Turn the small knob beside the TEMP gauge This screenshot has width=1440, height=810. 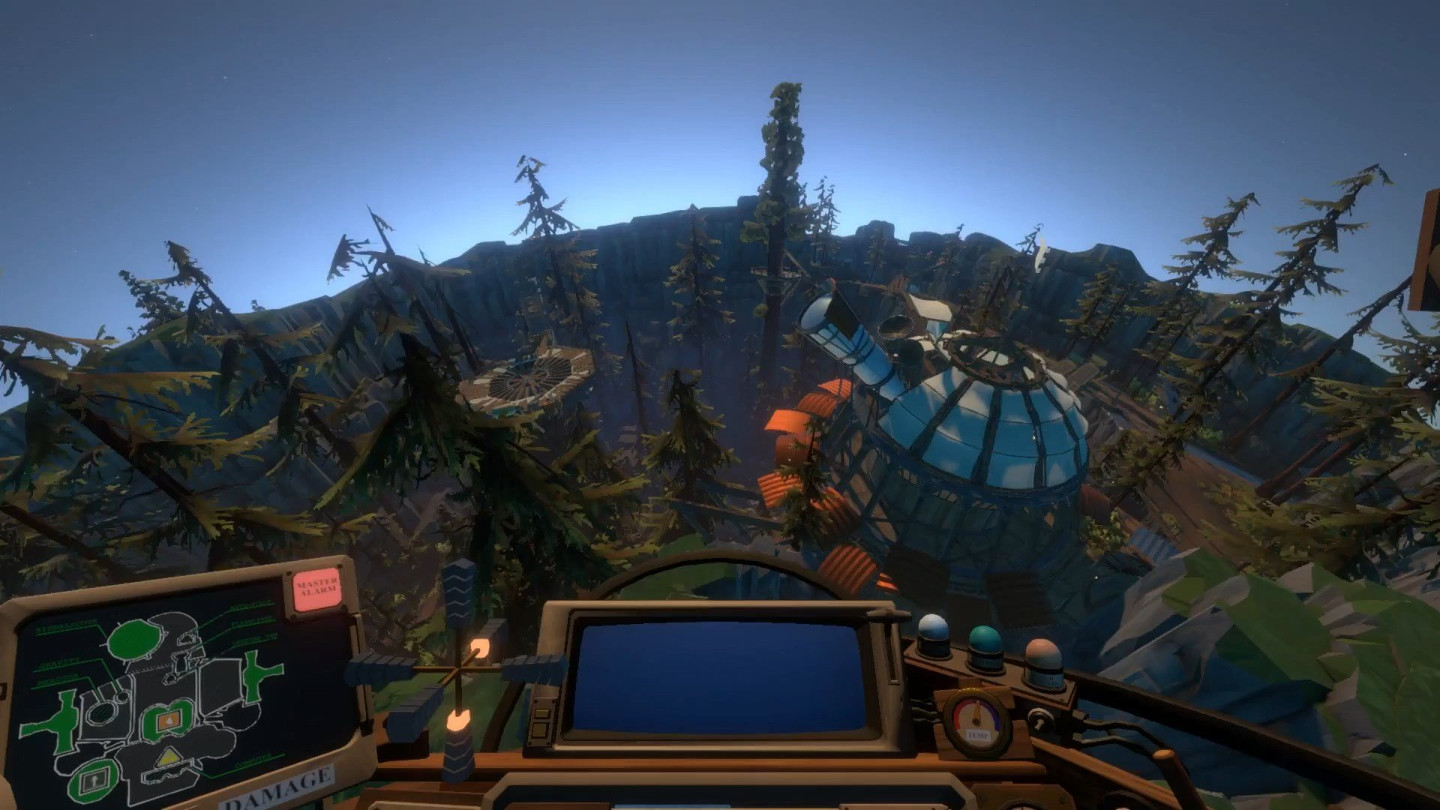pyautogui.click(x=1041, y=720)
